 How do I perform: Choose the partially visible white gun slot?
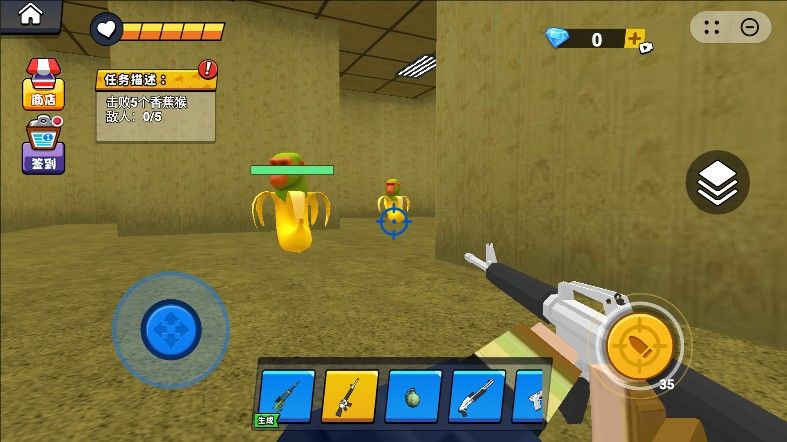(532, 397)
